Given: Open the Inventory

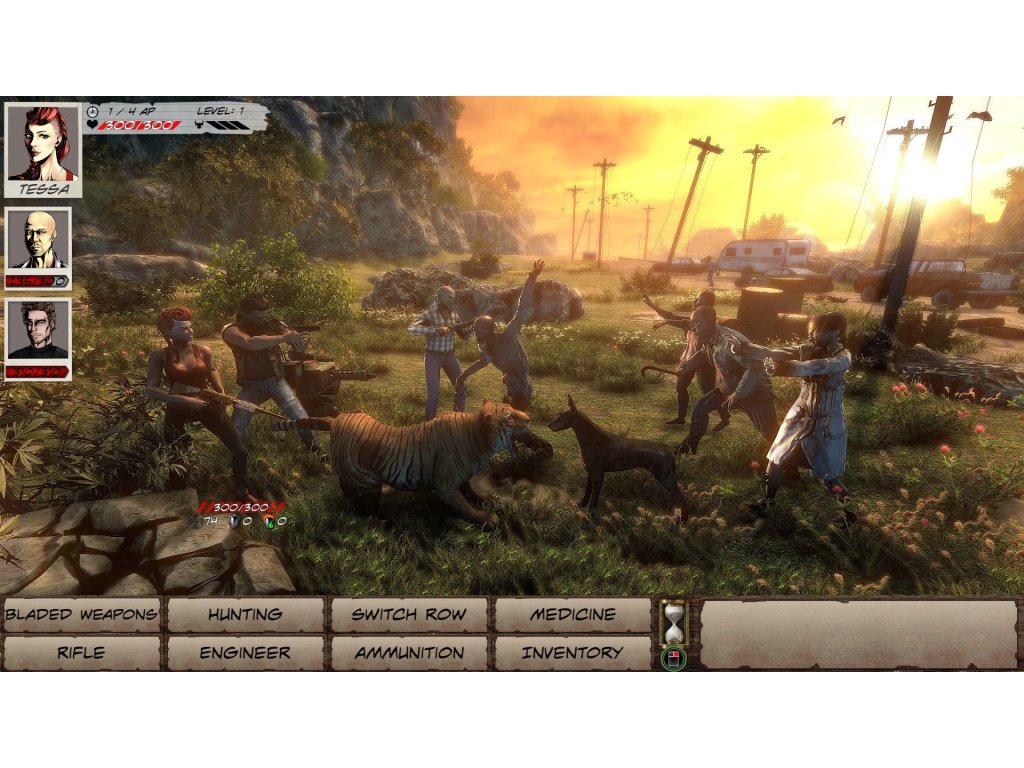Looking at the screenshot, I should (572, 653).
